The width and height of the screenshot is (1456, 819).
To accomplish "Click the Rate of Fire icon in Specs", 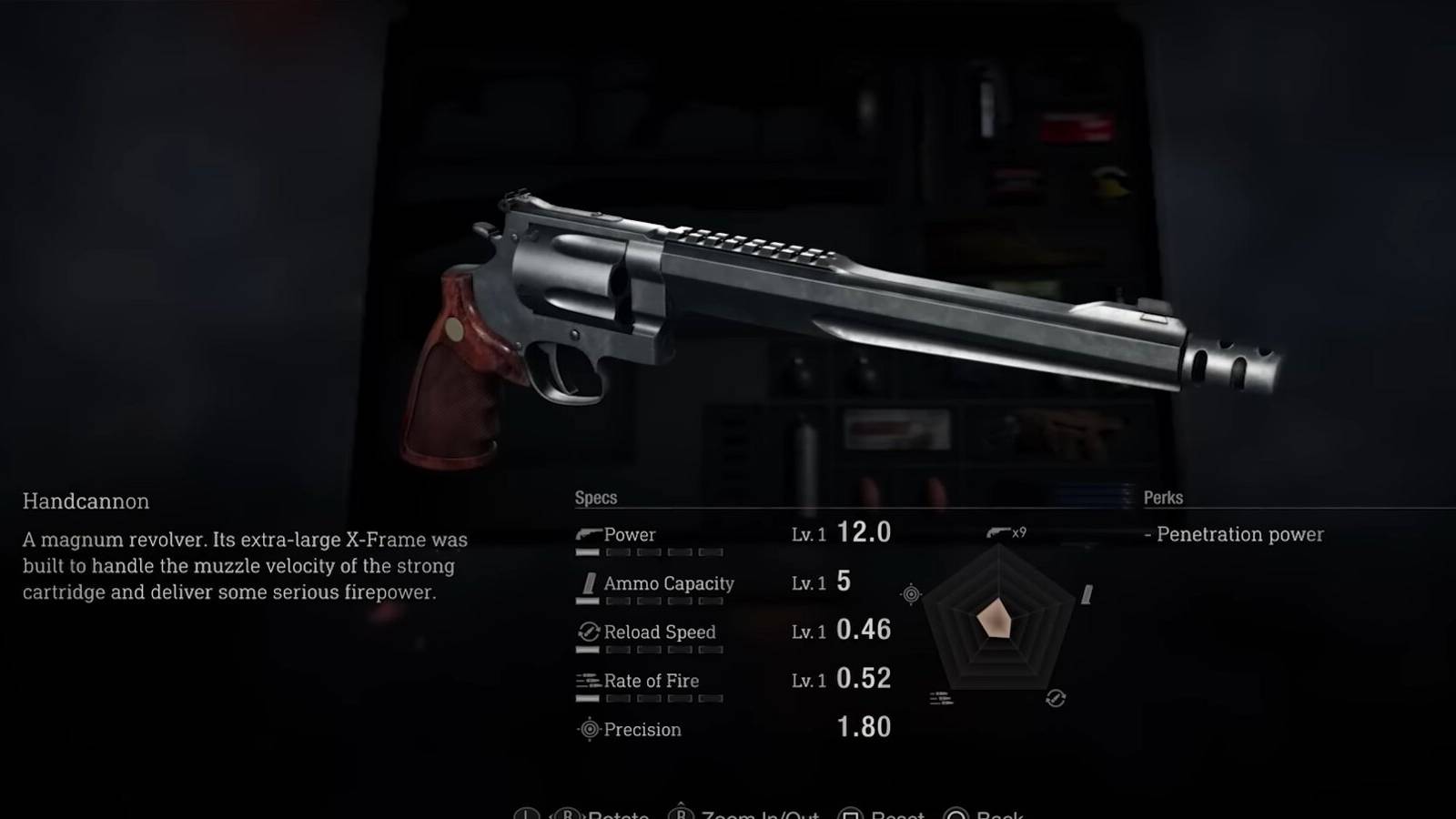I will 590,679.
